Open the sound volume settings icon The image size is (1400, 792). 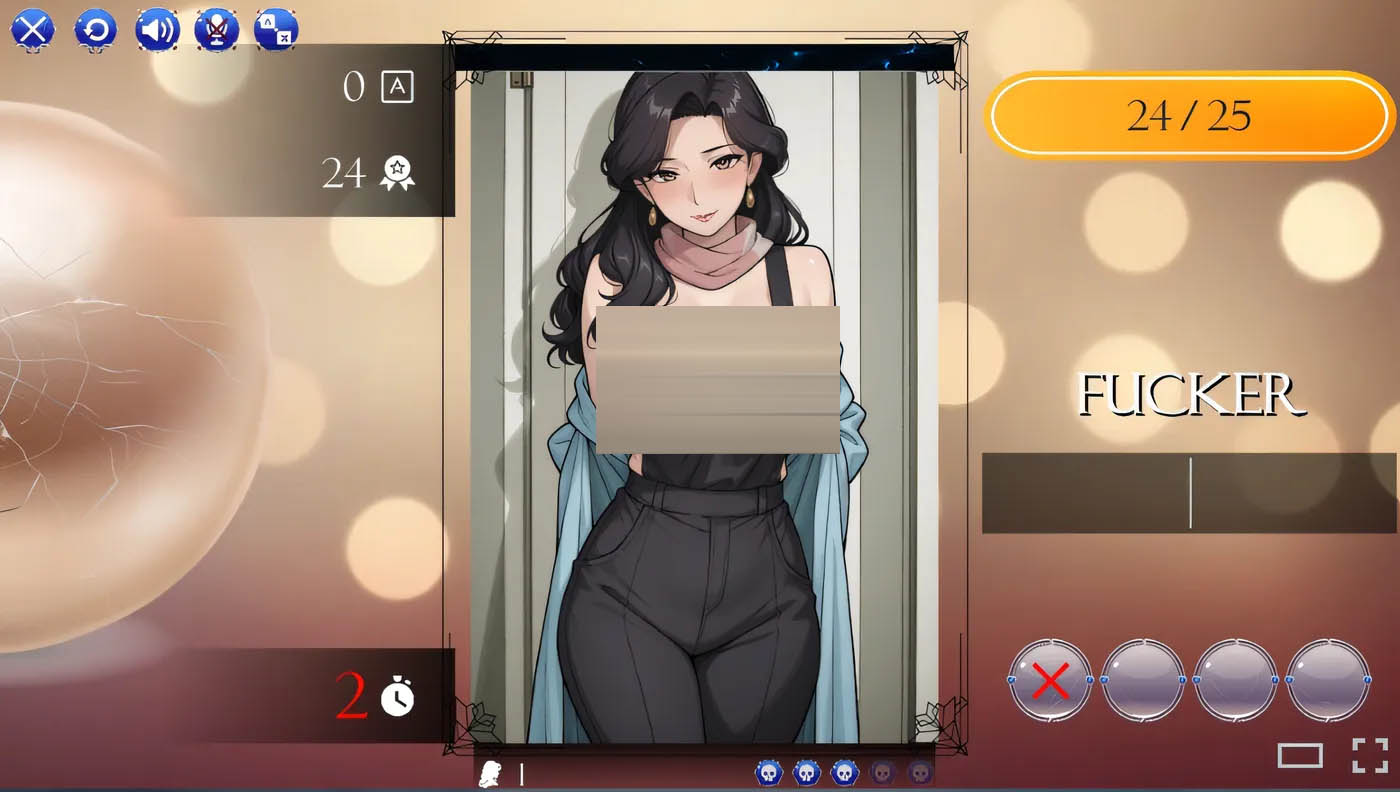click(x=159, y=30)
